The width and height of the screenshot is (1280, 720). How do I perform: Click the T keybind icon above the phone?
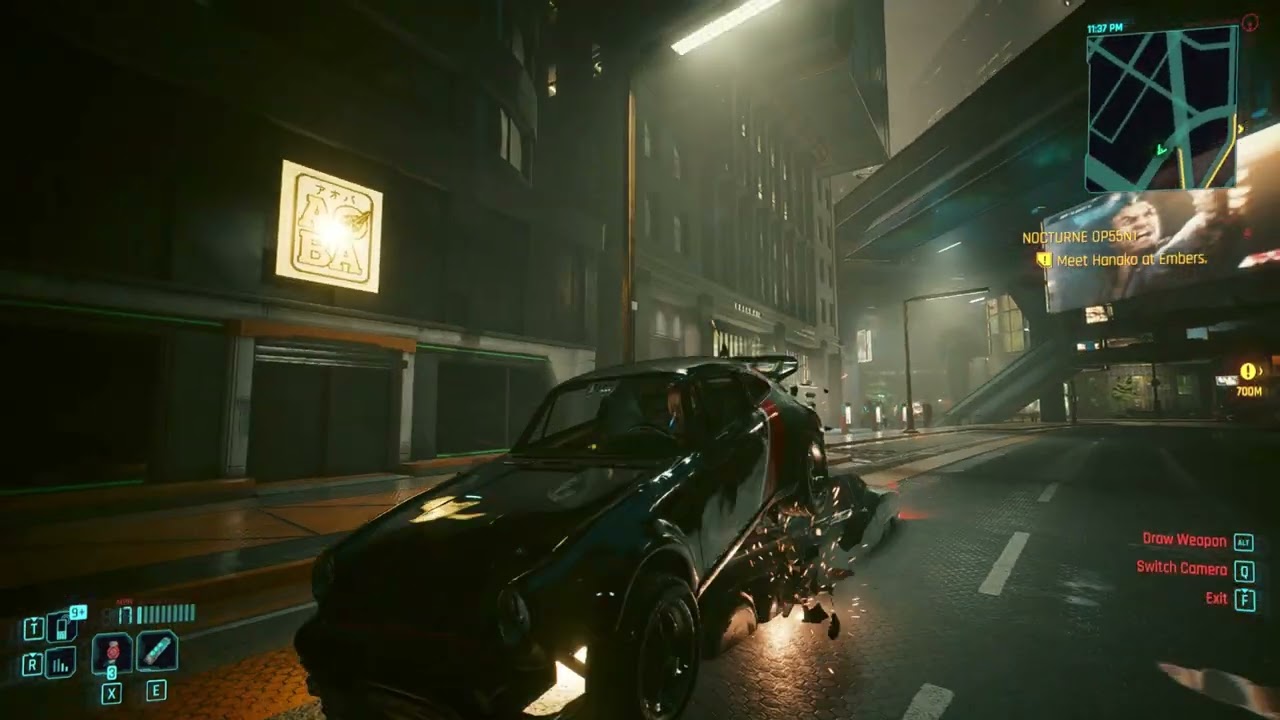pos(33,626)
